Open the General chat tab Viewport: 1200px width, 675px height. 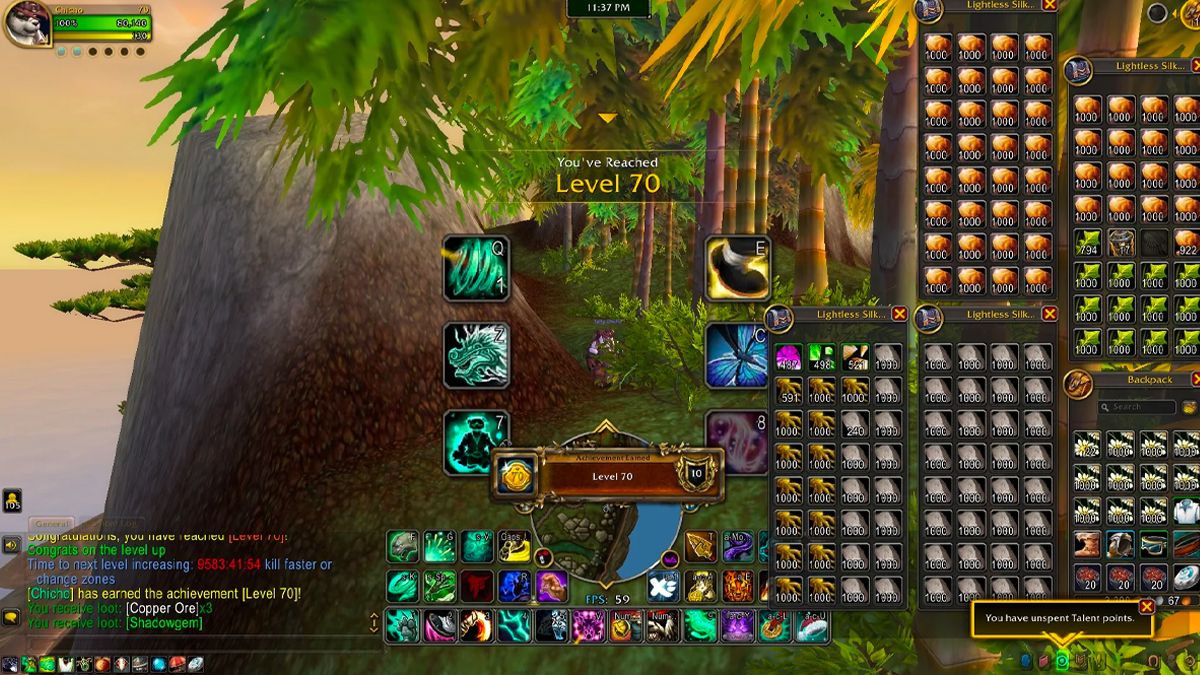pyautogui.click(x=50, y=523)
